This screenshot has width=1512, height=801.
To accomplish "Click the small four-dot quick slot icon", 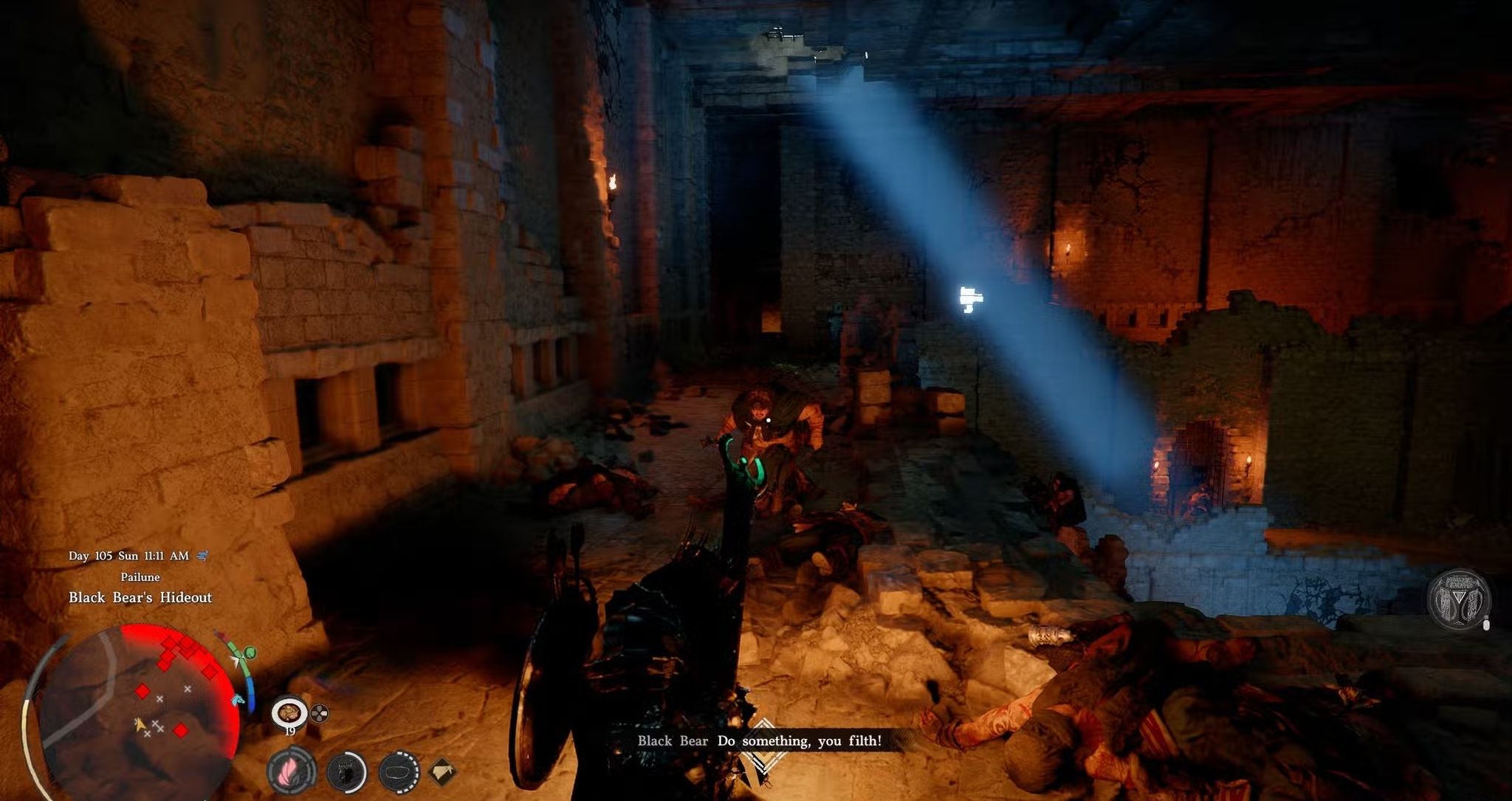I will click(320, 713).
